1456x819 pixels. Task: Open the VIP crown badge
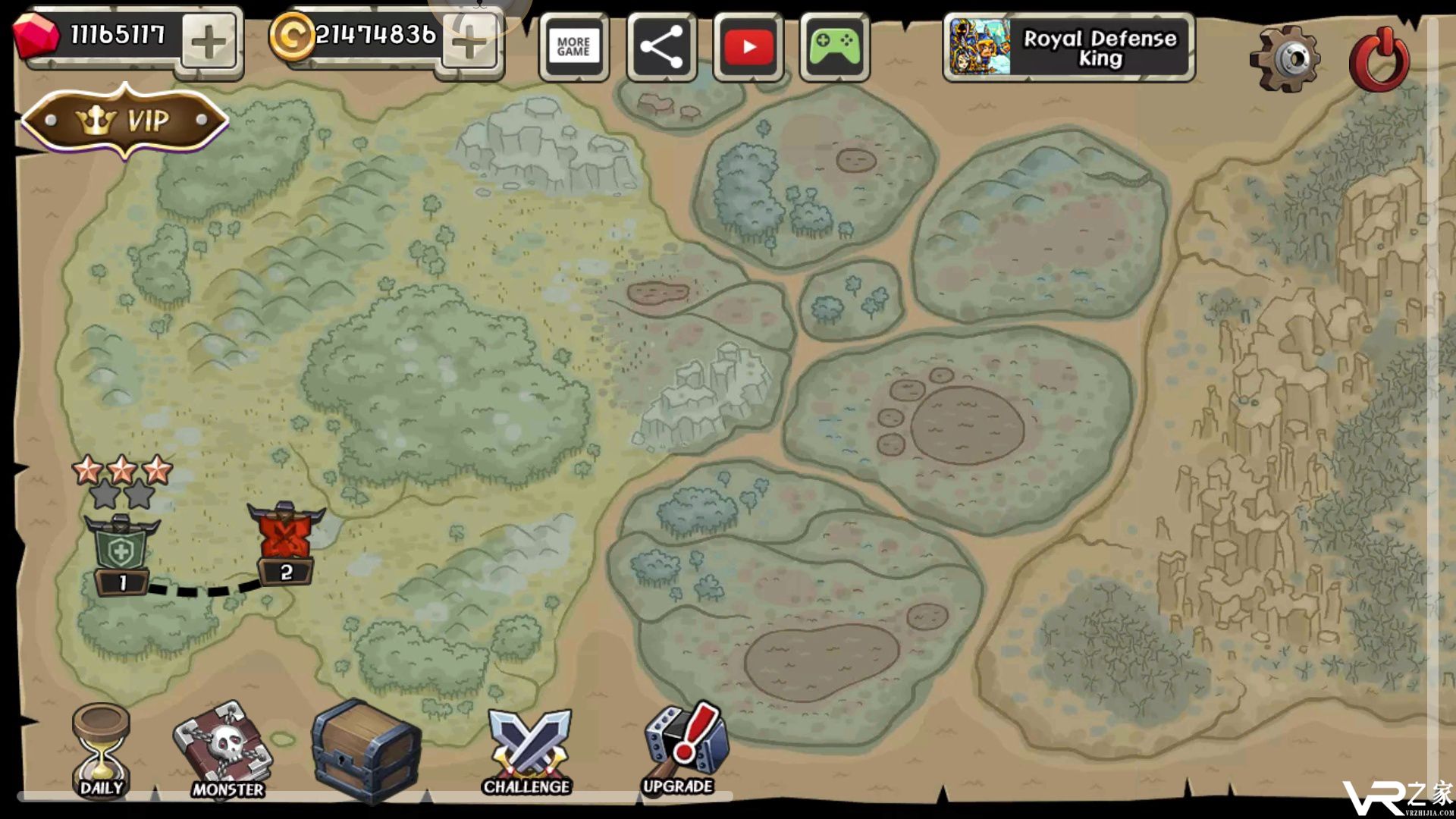(x=125, y=121)
